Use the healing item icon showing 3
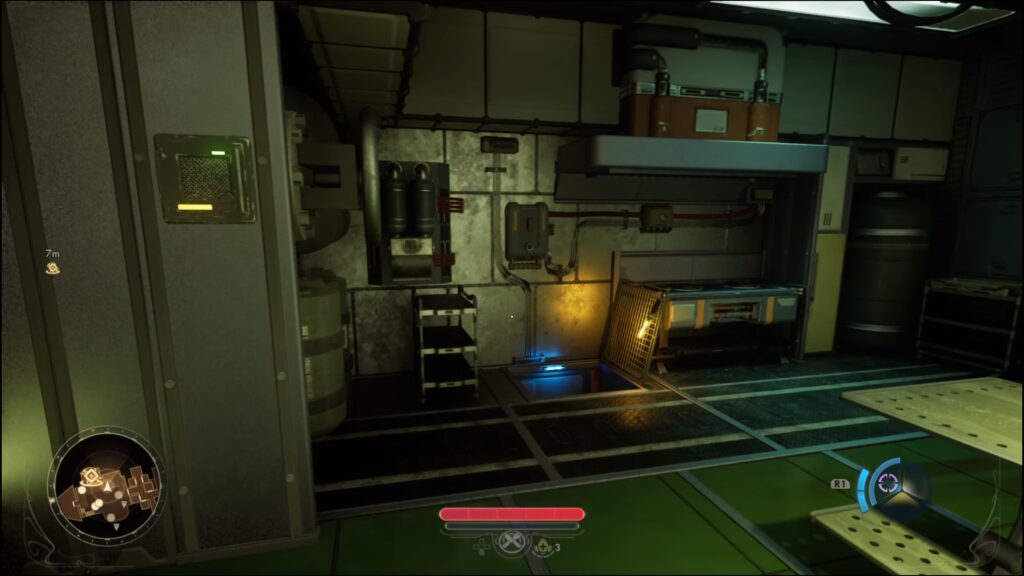Screen dimensions: 1024x576 pos(544,546)
